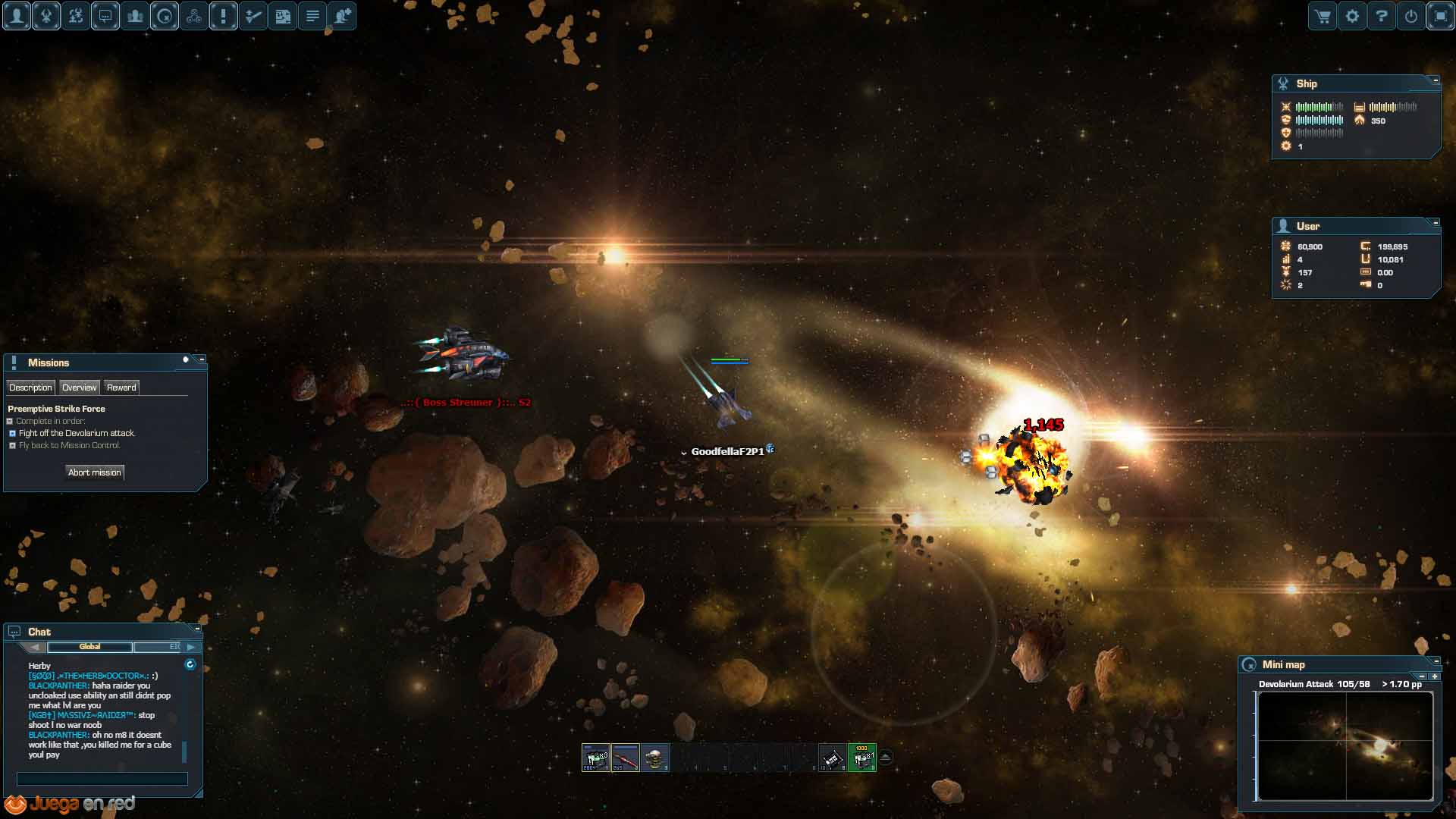Select the Global chat channel tab
The image size is (1456, 819).
[x=89, y=647]
